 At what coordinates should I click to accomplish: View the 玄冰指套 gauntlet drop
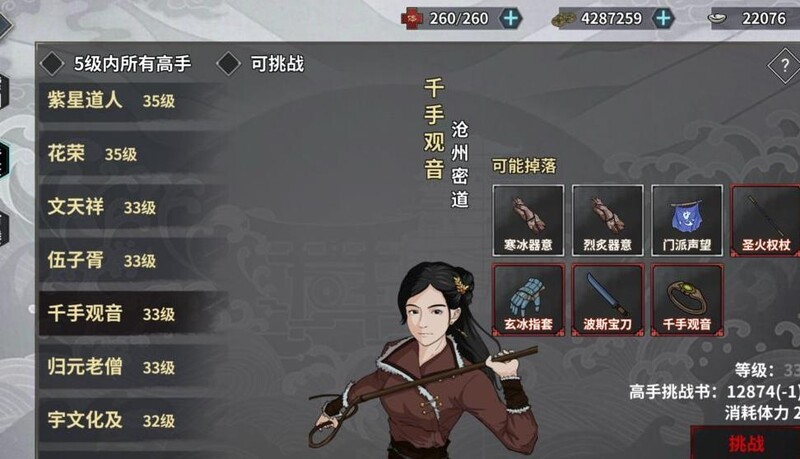click(x=528, y=298)
